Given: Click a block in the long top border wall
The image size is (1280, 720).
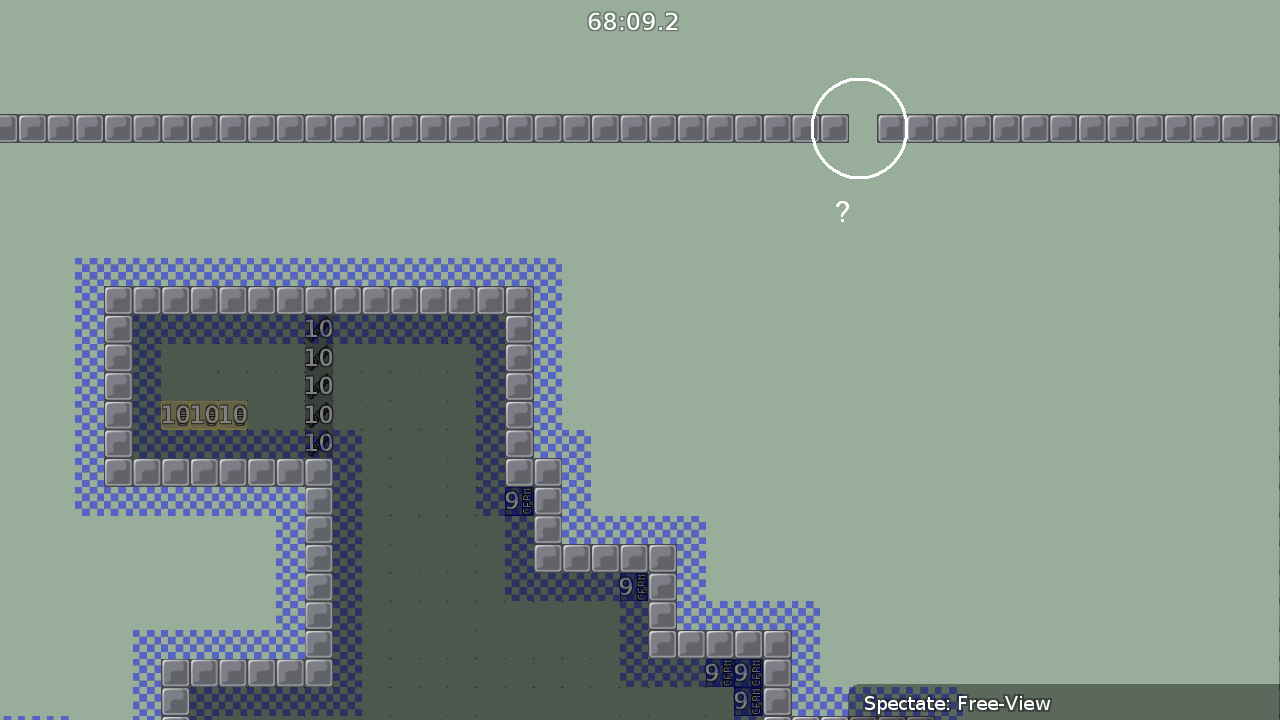Looking at the screenshot, I should tap(400, 128).
